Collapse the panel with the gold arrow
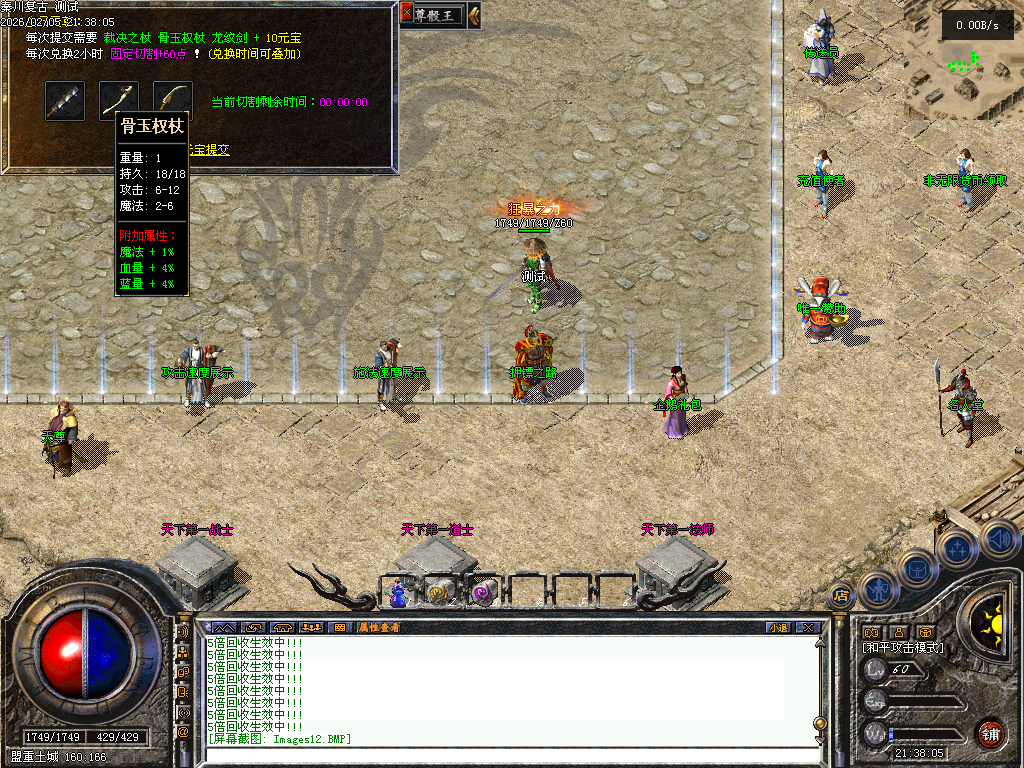This screenshot has height=768, width=1024. coord(473,14)
